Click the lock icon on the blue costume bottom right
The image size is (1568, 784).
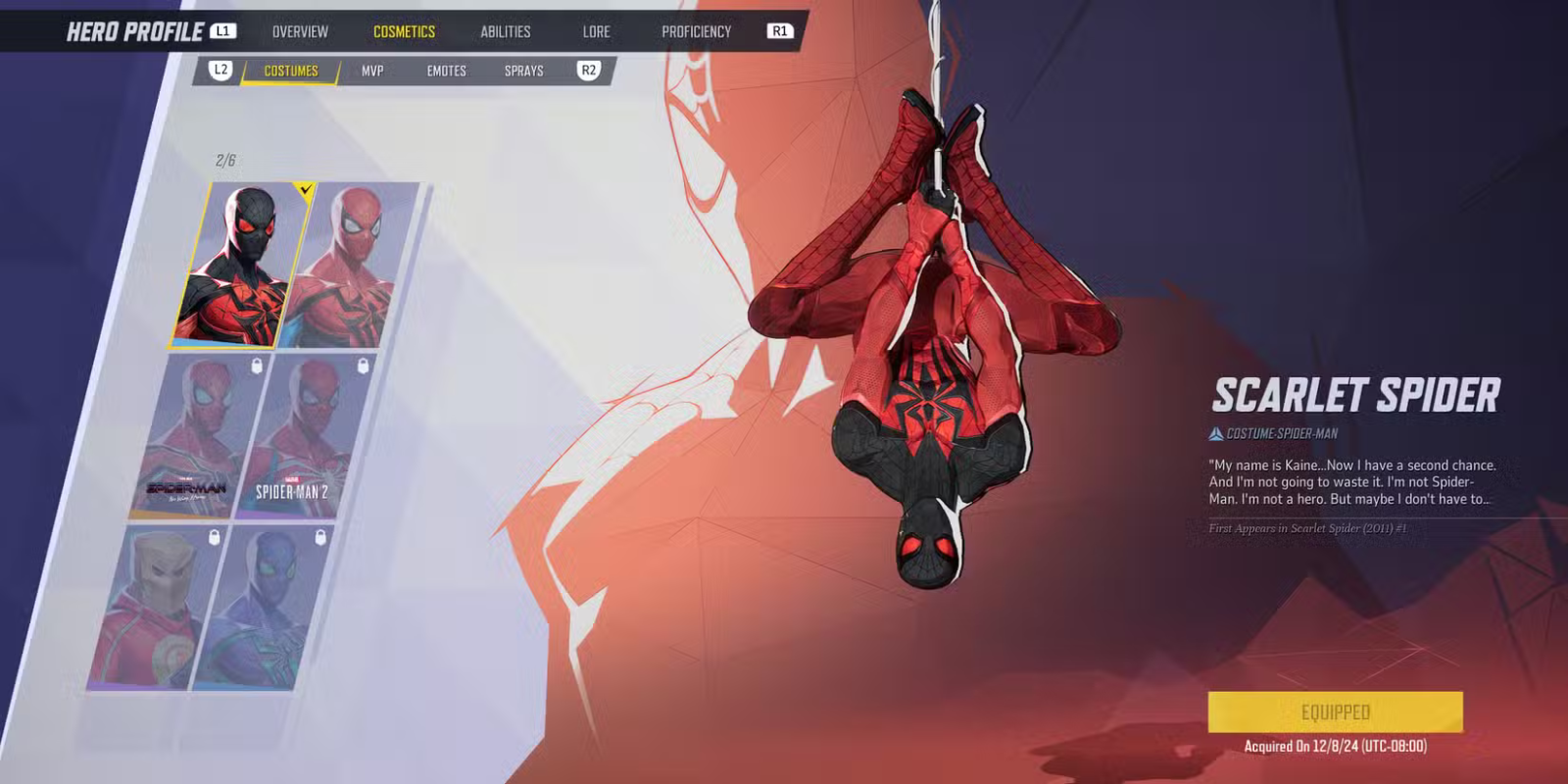point(319,538)
